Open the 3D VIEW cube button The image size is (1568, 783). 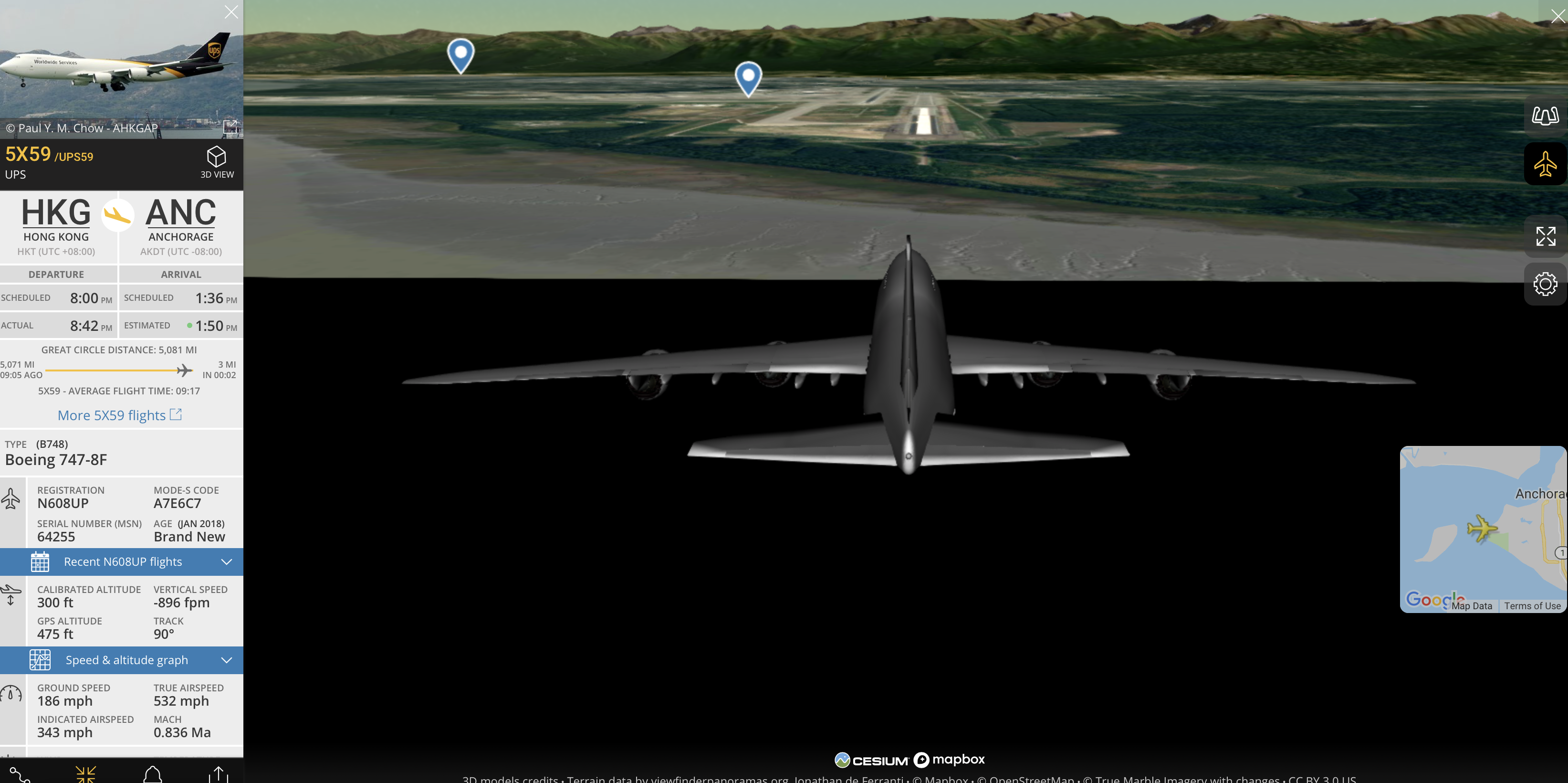217,161
